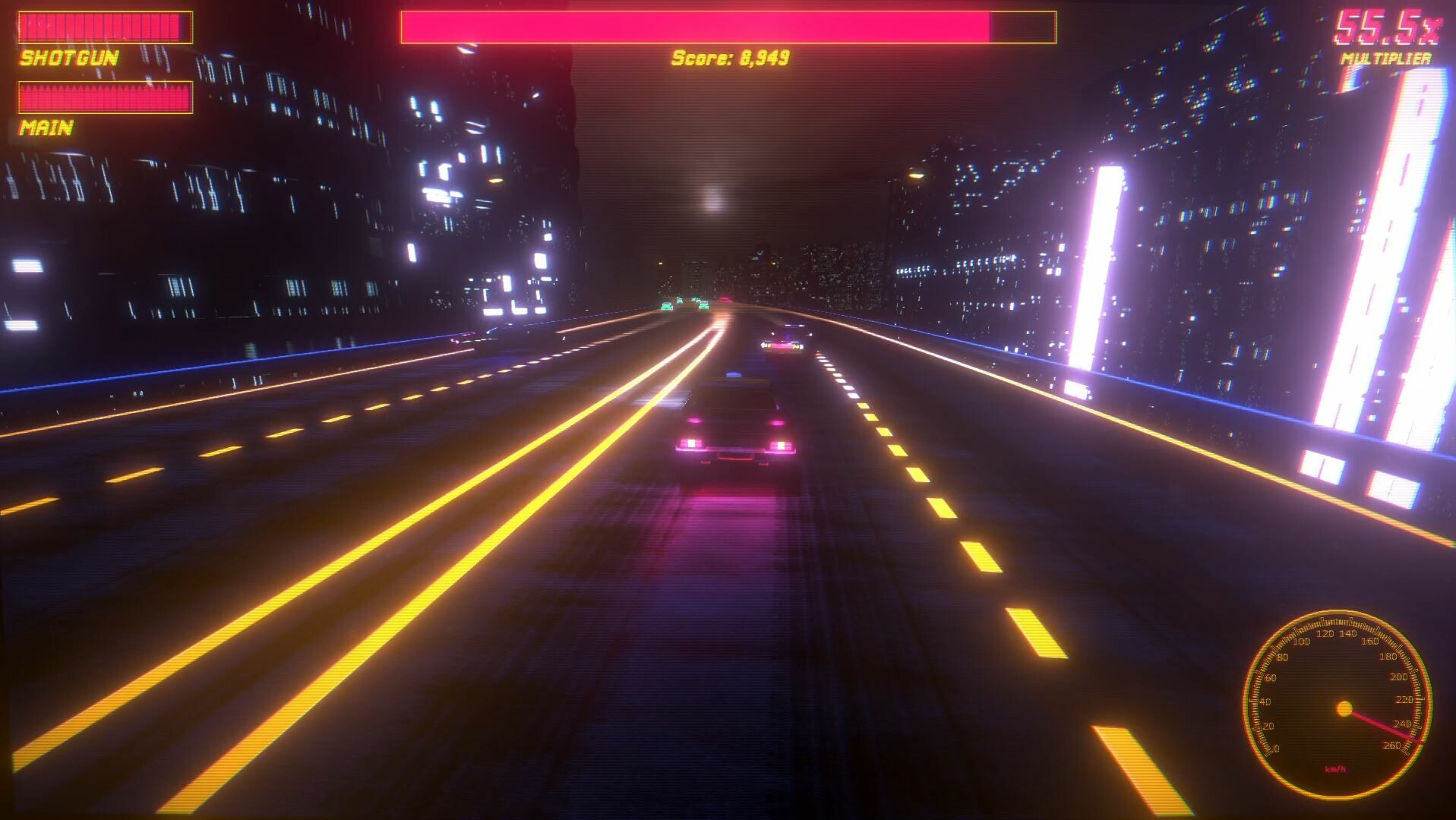This screenshot has height=820, width=1456.
Task: Select the speedometer gauge
Action: [x=1345, y=708]
